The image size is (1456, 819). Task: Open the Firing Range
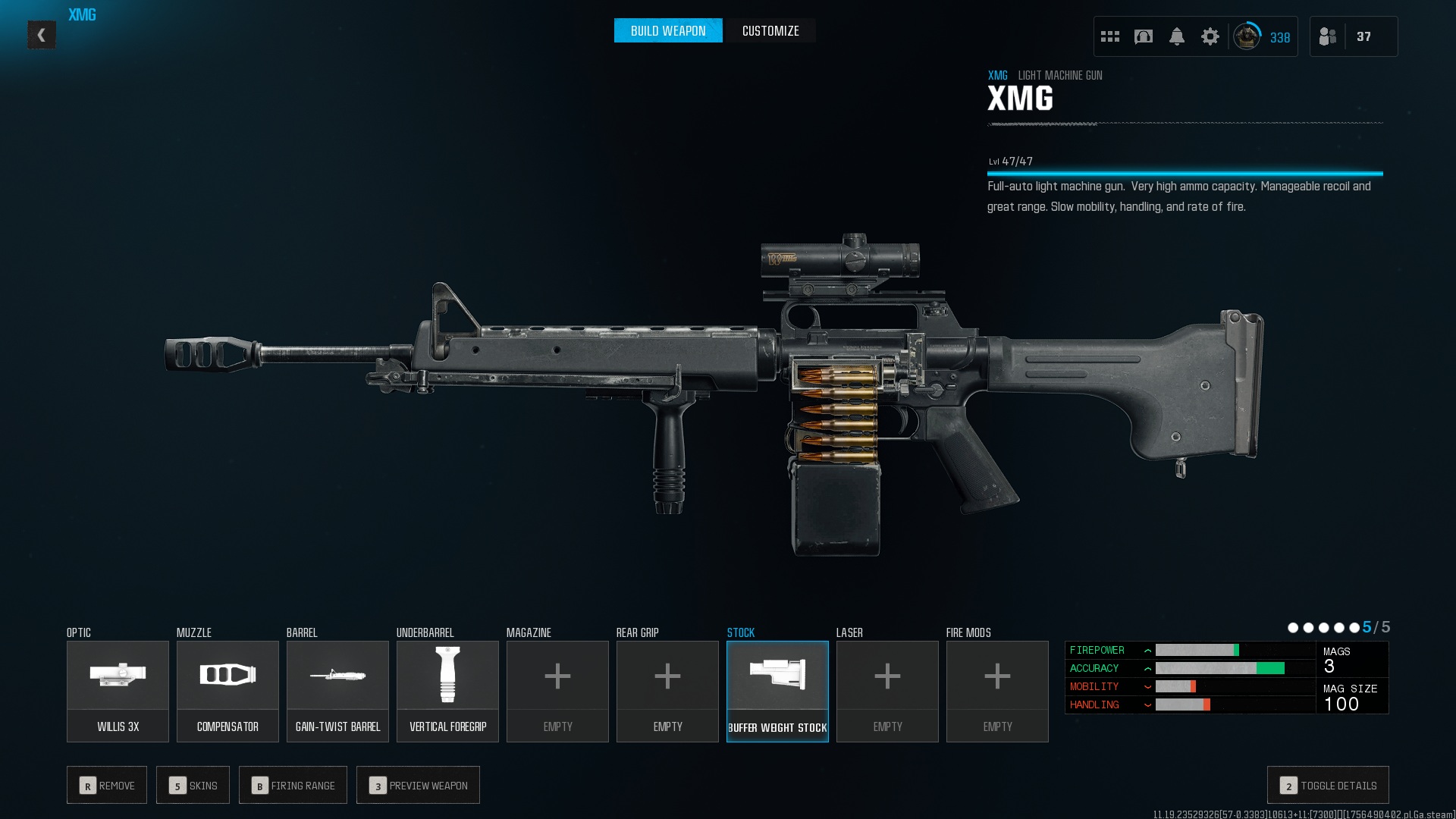coord(293,786)
